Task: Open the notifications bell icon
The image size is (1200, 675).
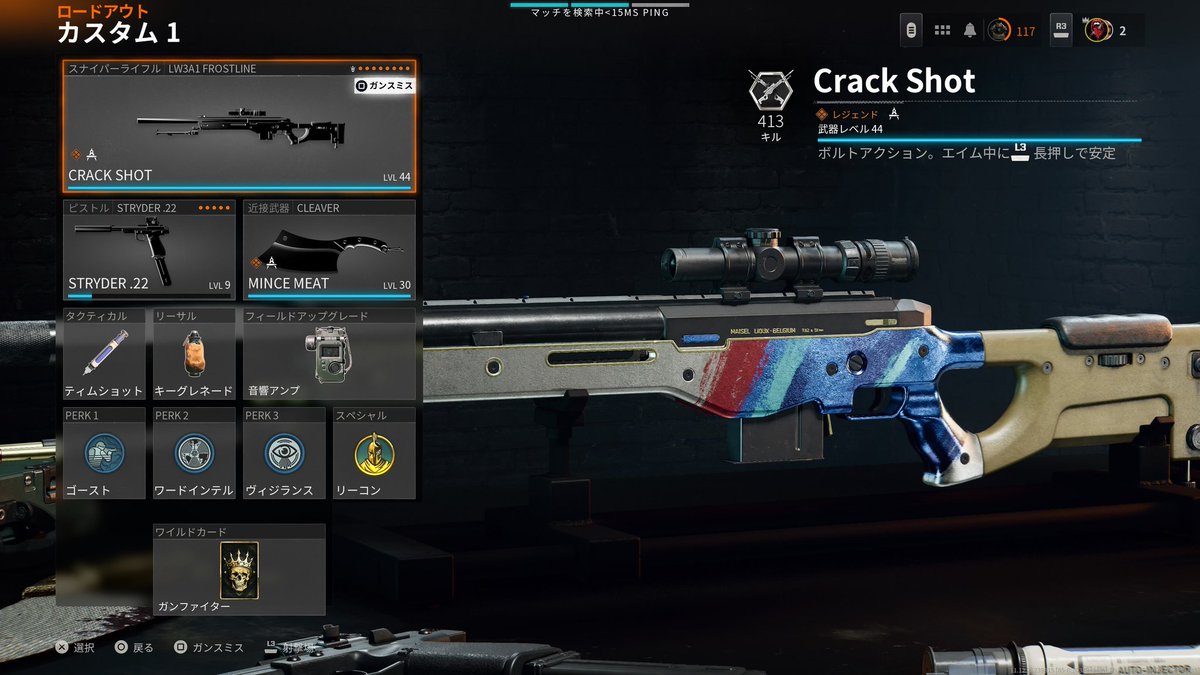Action: 969,30
